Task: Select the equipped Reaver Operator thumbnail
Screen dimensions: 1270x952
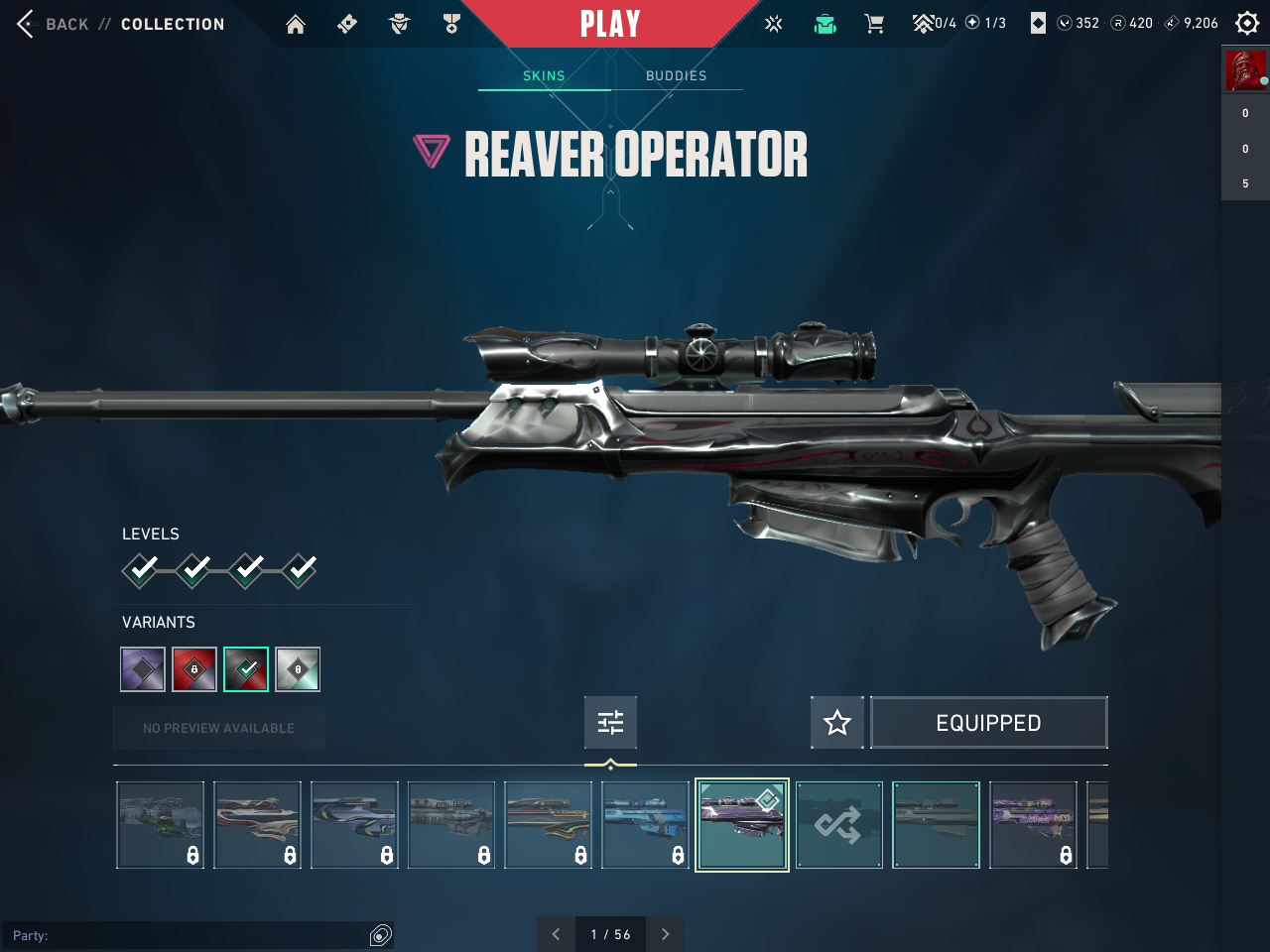Action: (x=742, y=825)
